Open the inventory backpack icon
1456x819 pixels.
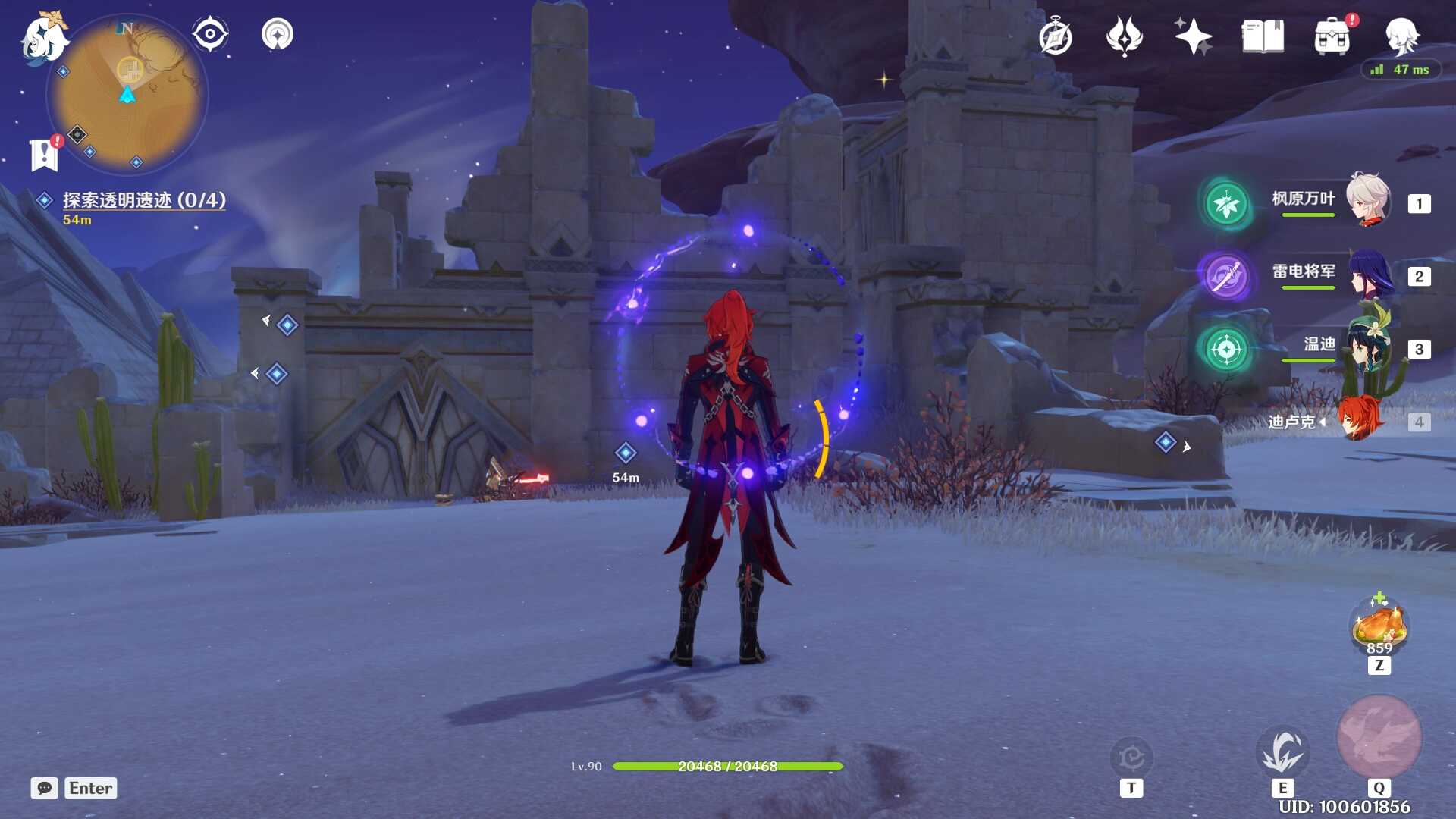(1332, 37)
